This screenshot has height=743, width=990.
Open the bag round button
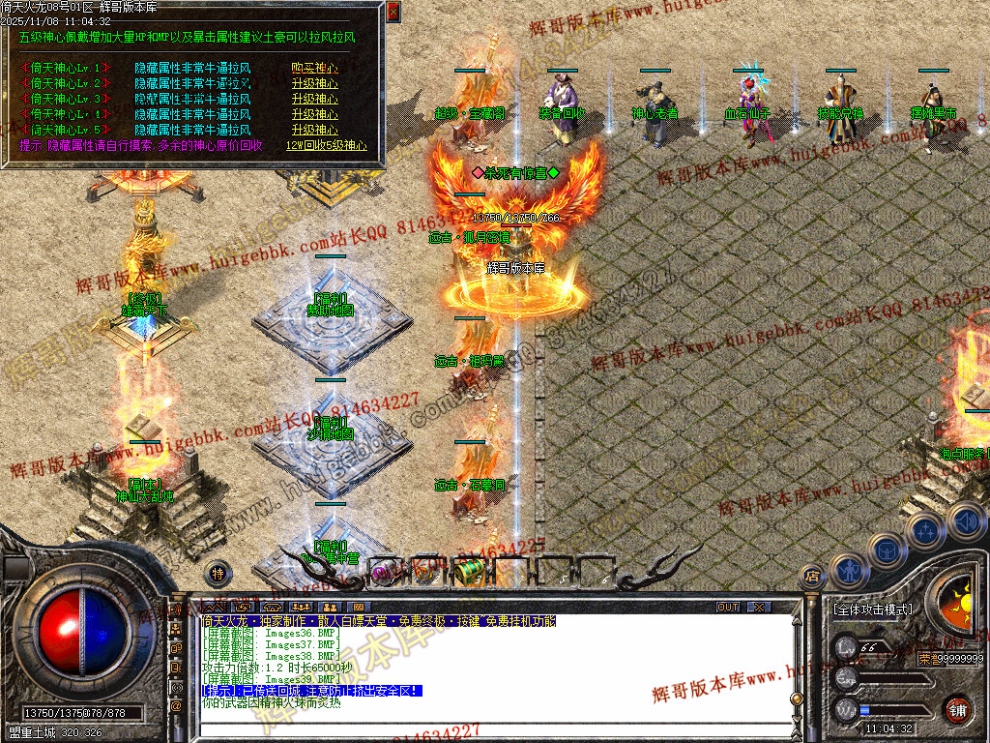pyautogui.click(x=886, y=549)
